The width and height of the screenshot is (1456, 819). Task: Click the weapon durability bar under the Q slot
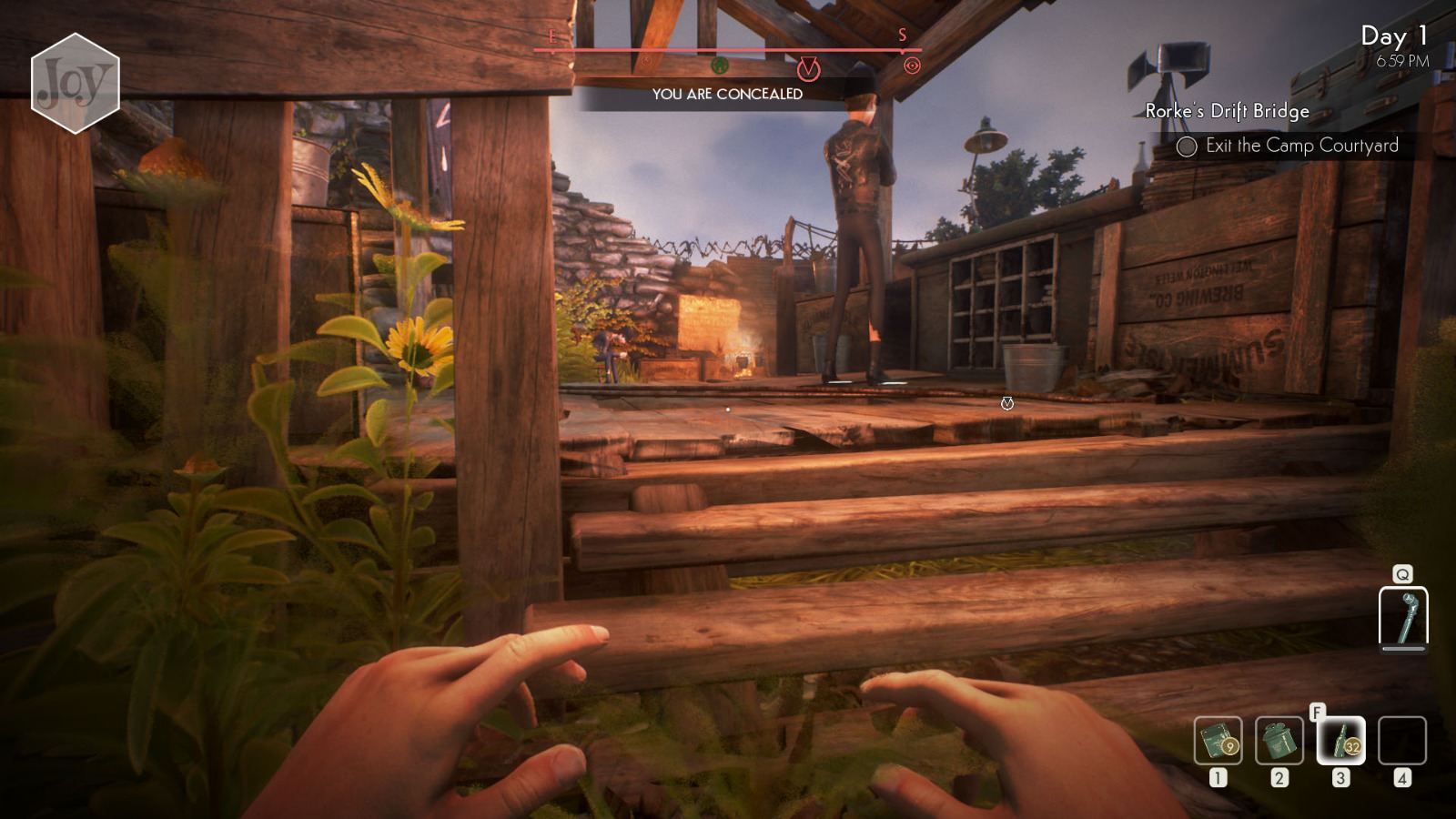[x=1402, y=650]
